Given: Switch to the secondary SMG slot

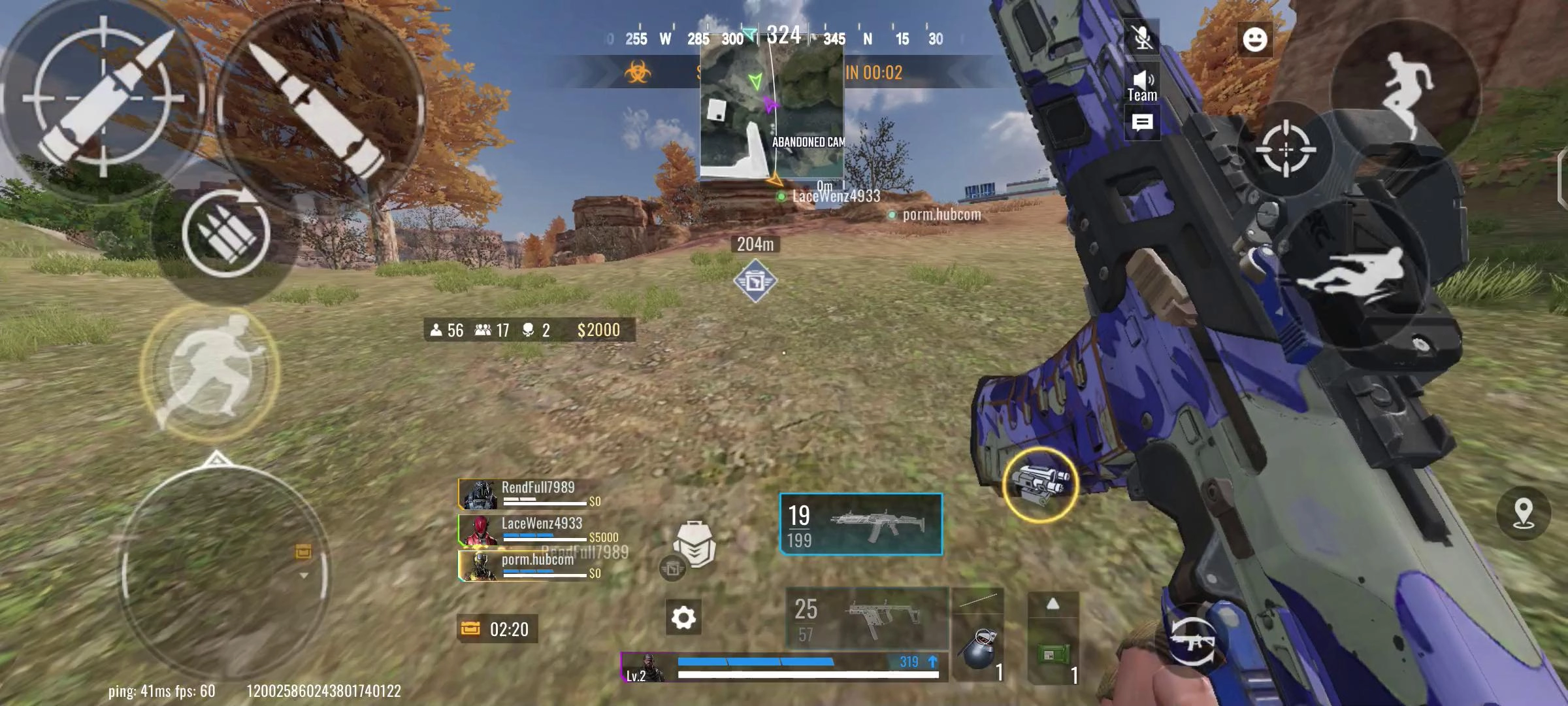Looking at the screenshot, I should [x=867, y=618].
